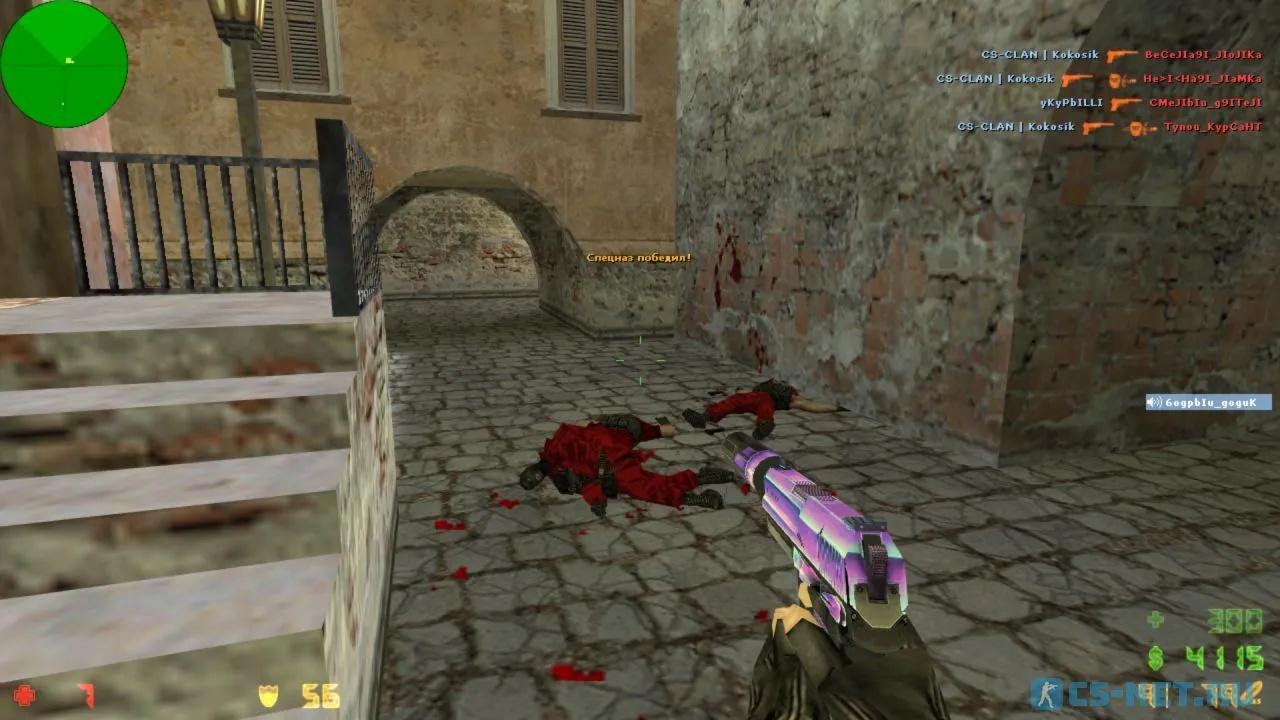
Task: Click the speaker icon beside 6ogpbIu_goguK
Action: [x=1152, y=401]
